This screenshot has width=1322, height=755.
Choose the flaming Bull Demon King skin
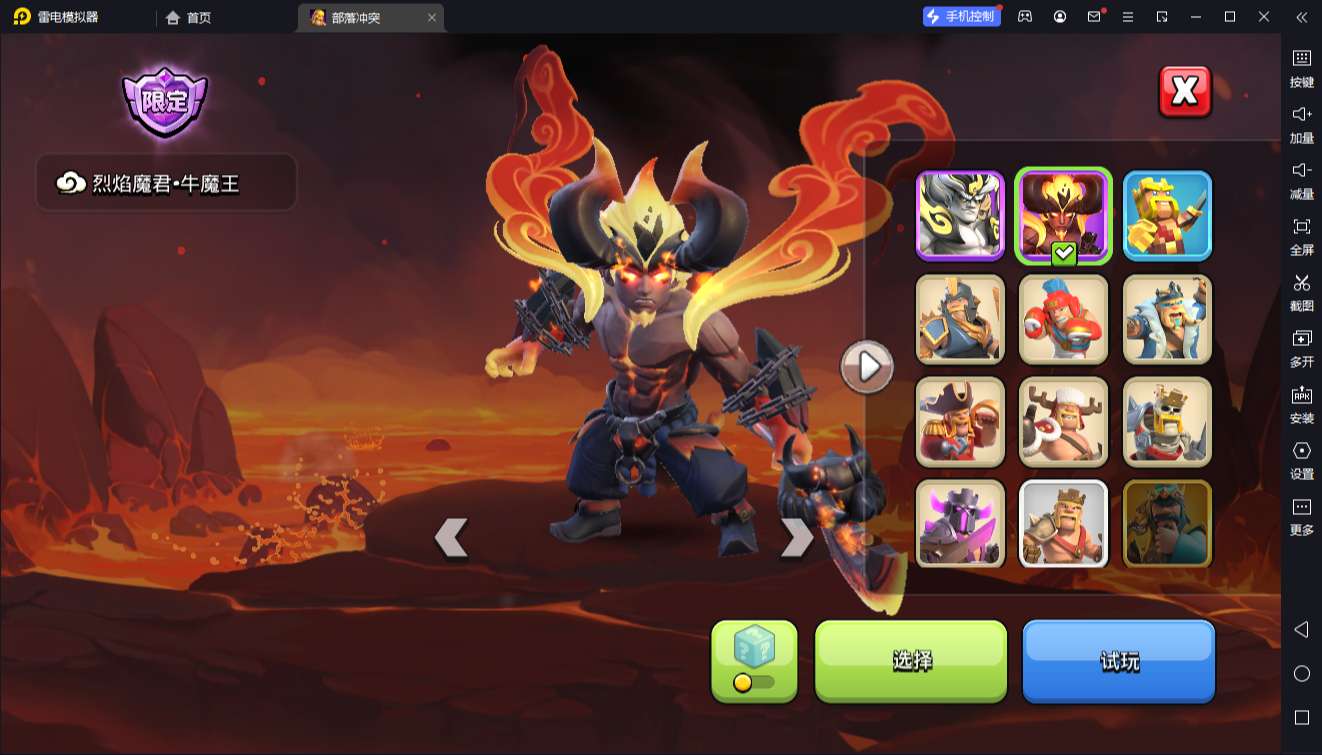pos(1063,216)
